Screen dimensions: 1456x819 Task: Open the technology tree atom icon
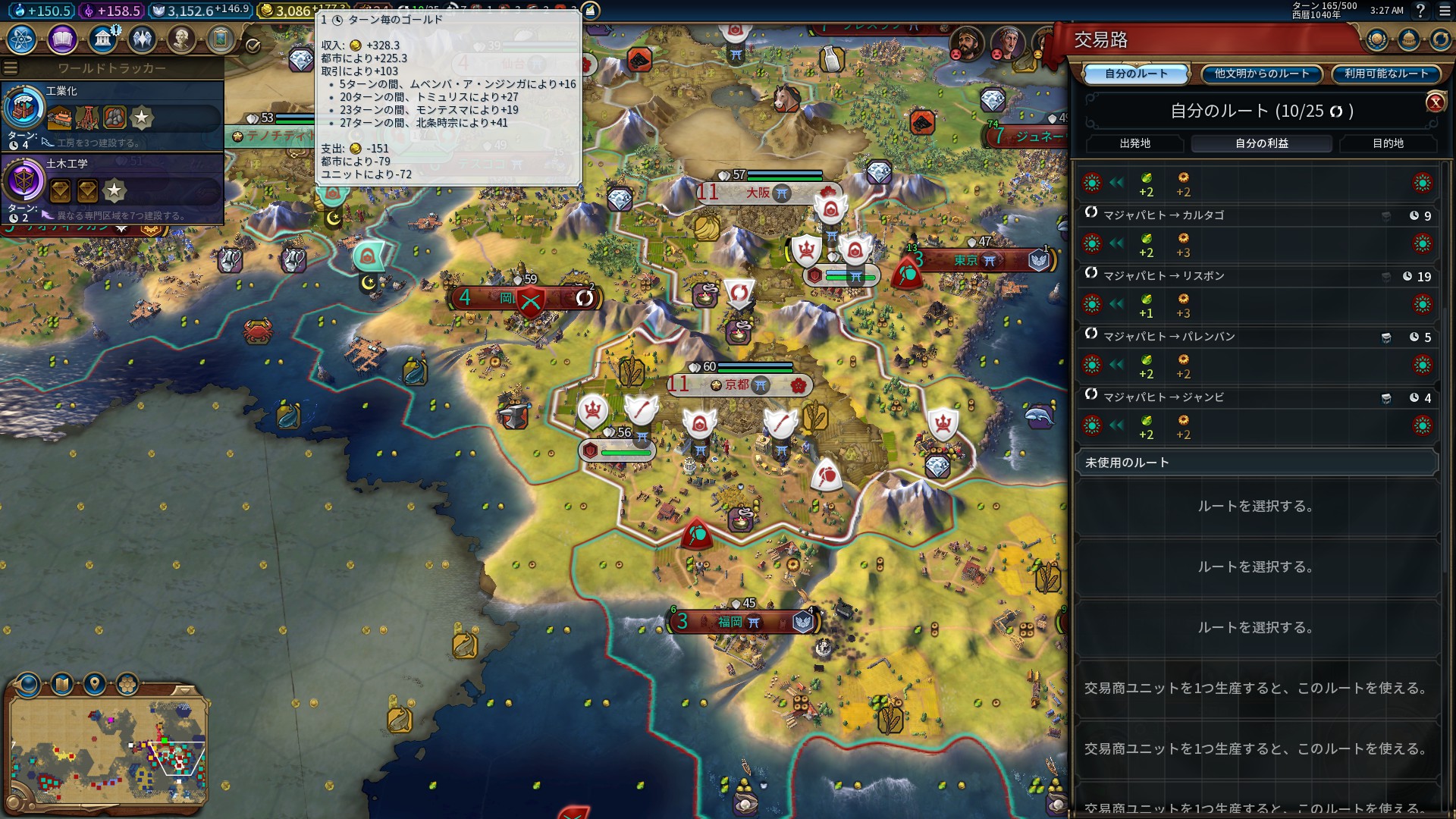coord(22,39)
